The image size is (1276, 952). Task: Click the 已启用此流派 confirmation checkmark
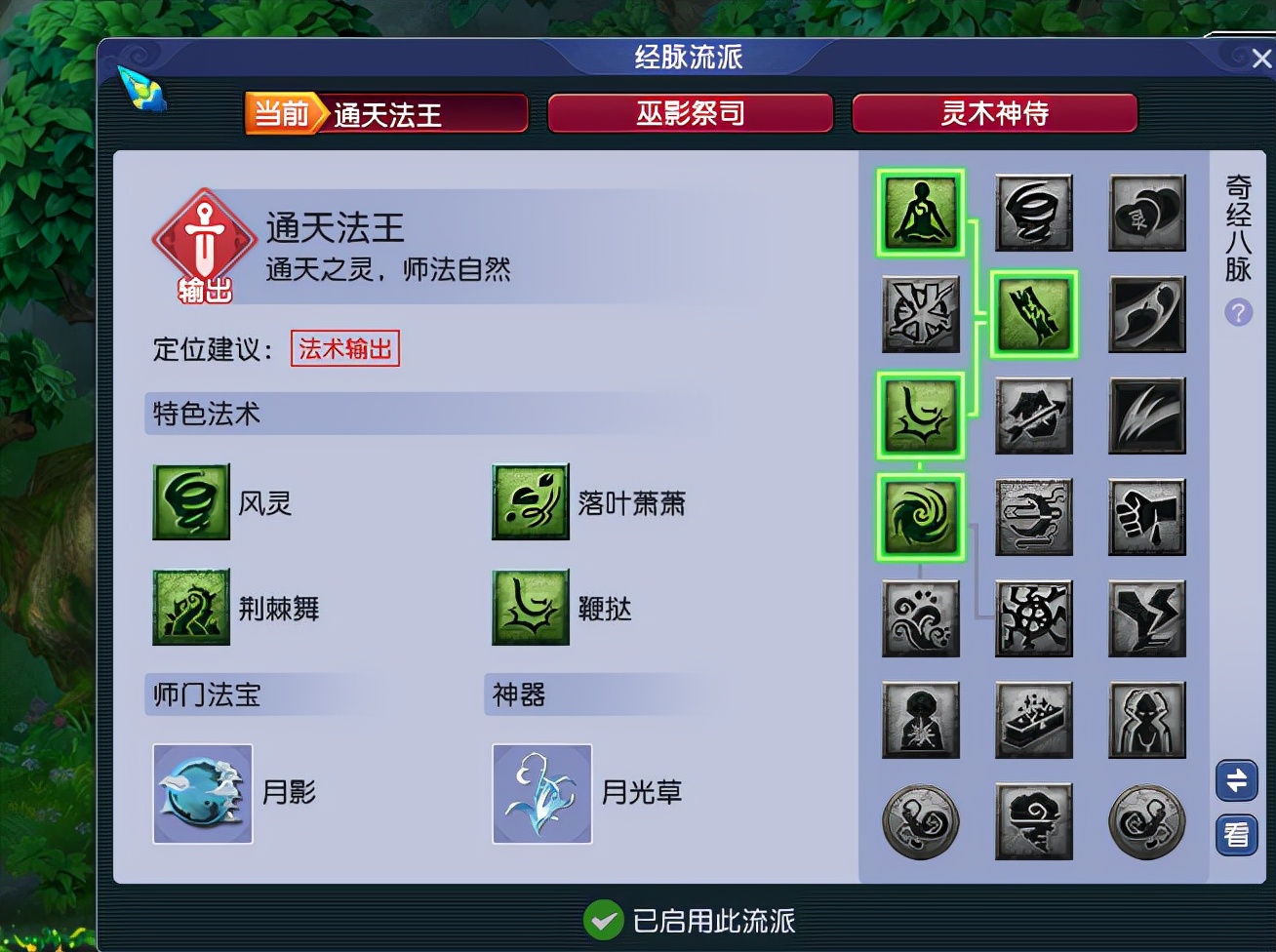point(603,919)
